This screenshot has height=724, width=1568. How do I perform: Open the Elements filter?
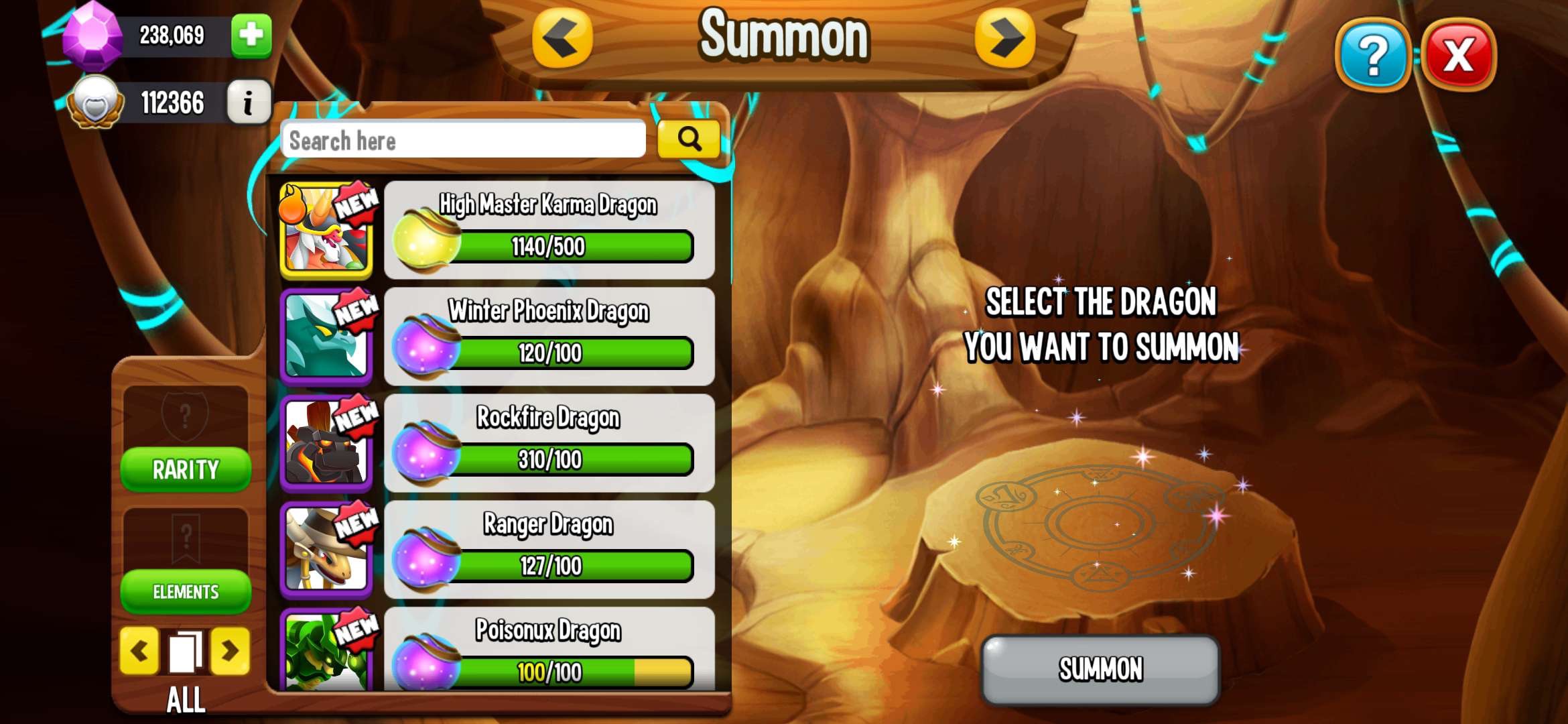[186, 591]
